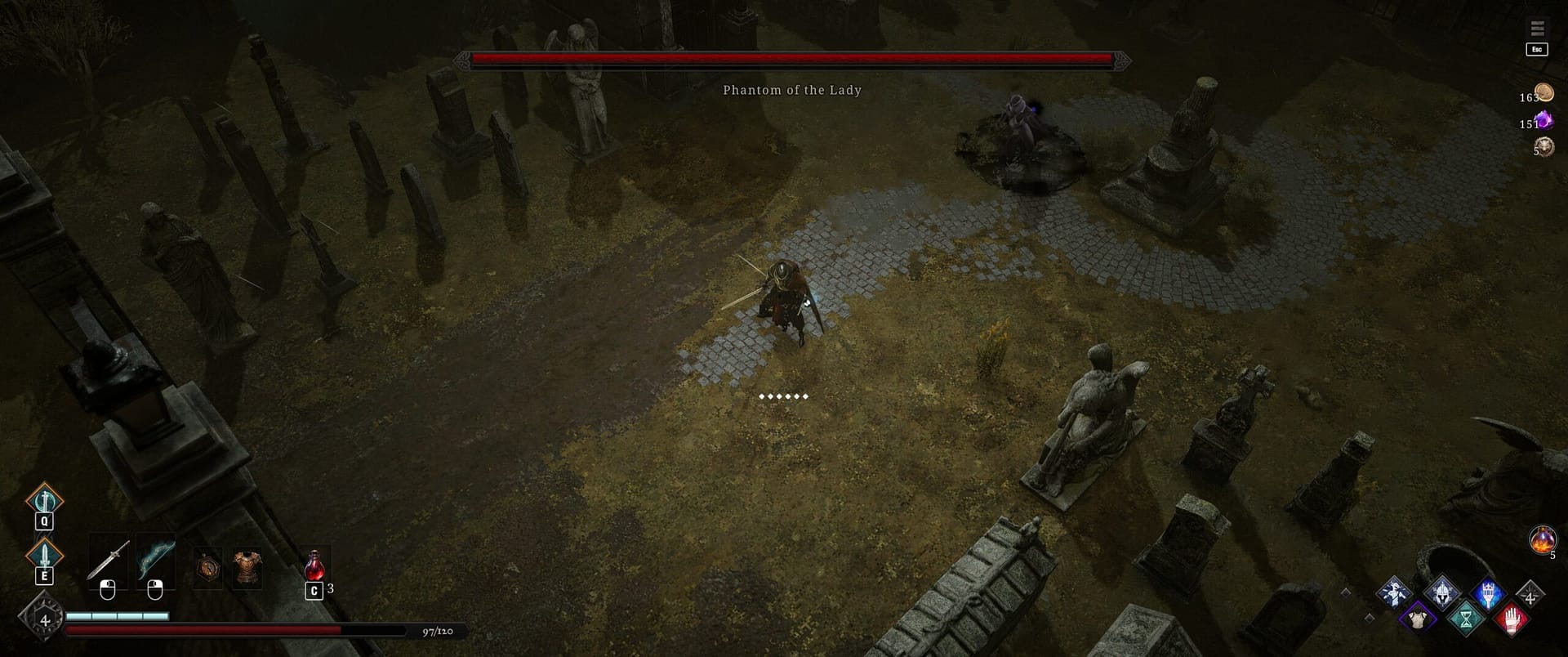Click the hamburger menu icon top right
The image size is (1568, 657).
click(1540, 26)
